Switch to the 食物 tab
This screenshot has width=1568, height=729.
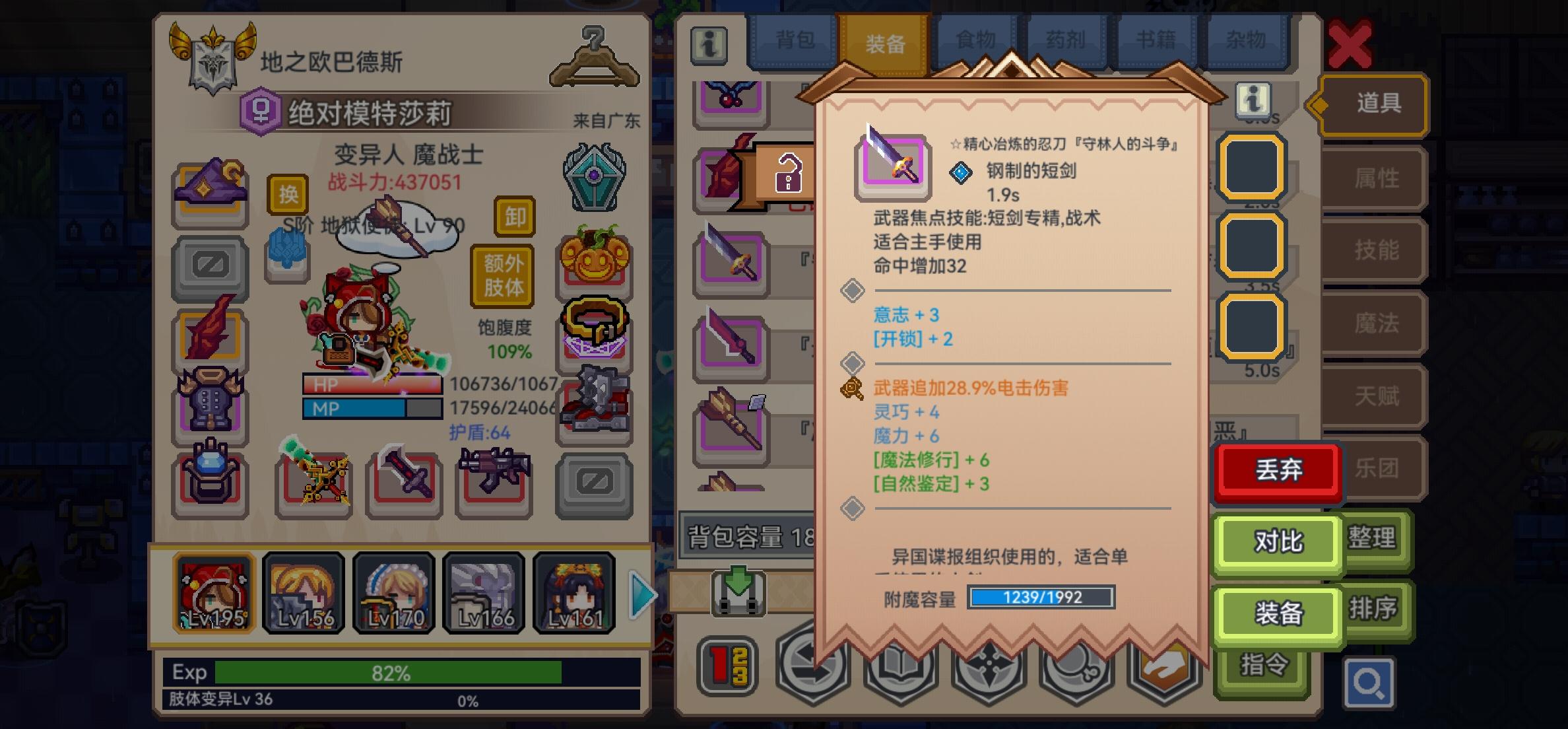pos(975,40)
